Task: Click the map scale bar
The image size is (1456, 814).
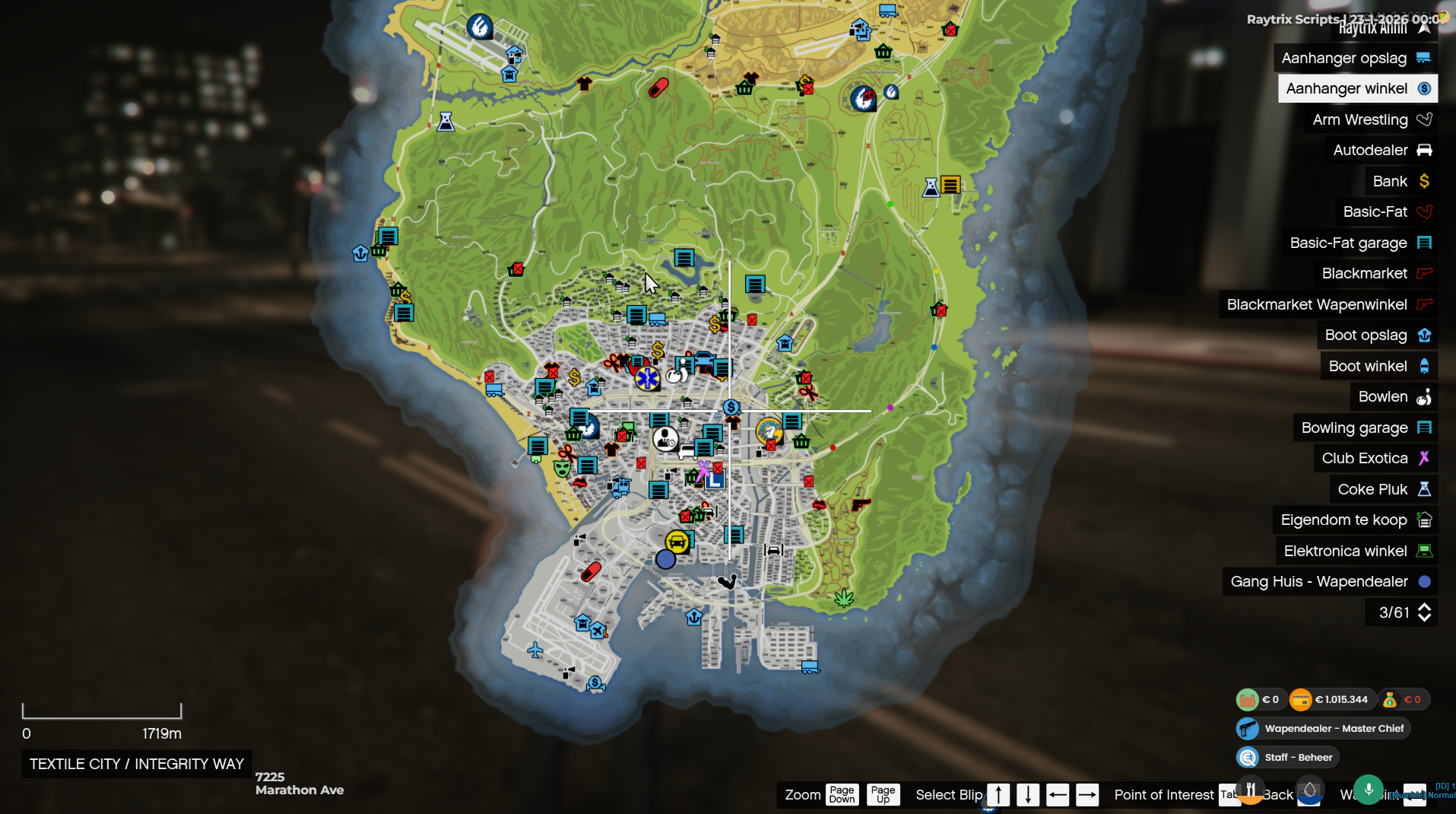Action: [102, 712]
